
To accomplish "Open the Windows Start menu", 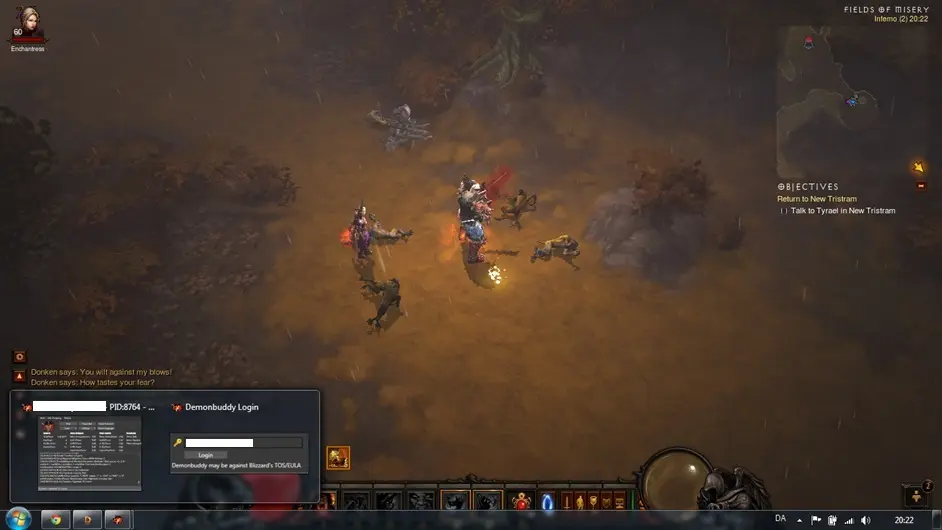I will point(18,519).
